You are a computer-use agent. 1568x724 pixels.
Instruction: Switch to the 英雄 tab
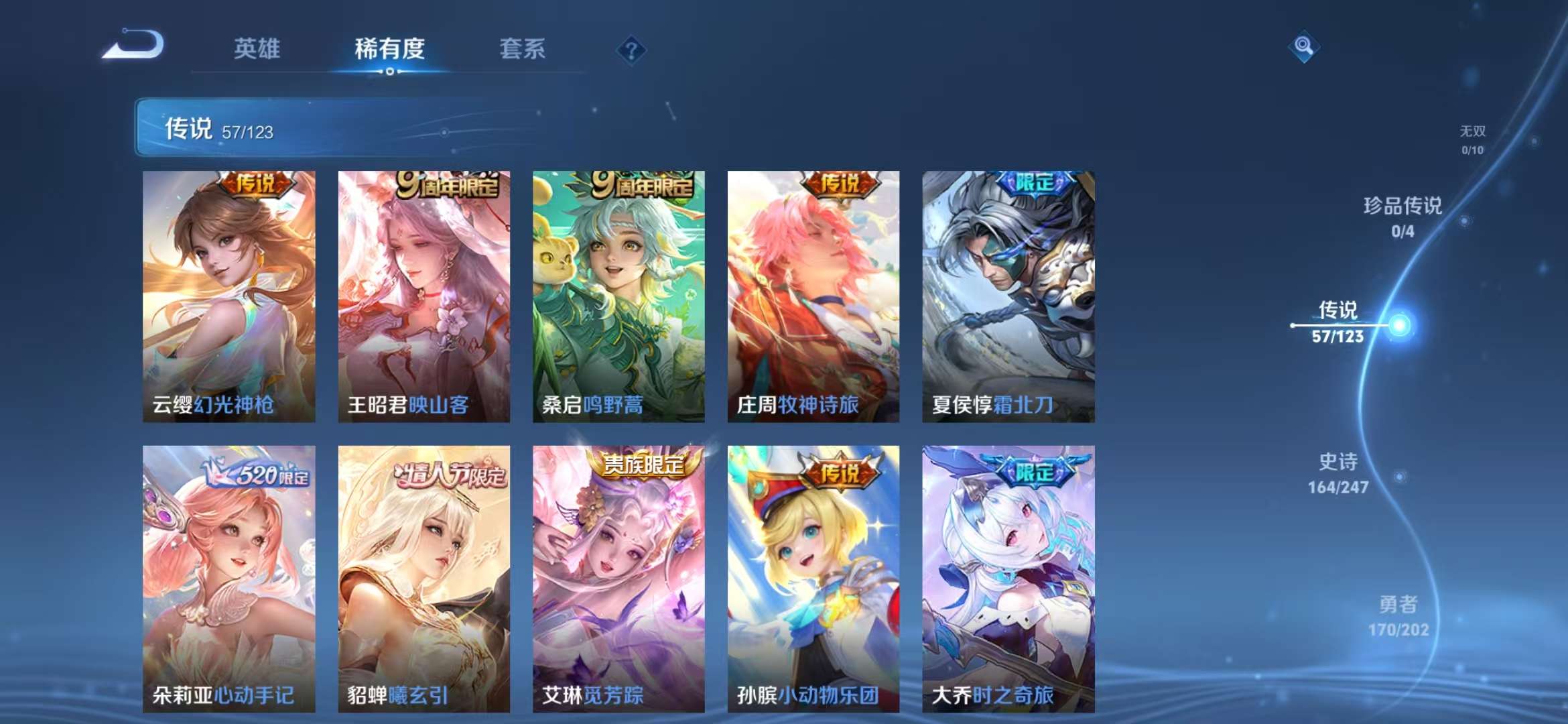[255, 49]
